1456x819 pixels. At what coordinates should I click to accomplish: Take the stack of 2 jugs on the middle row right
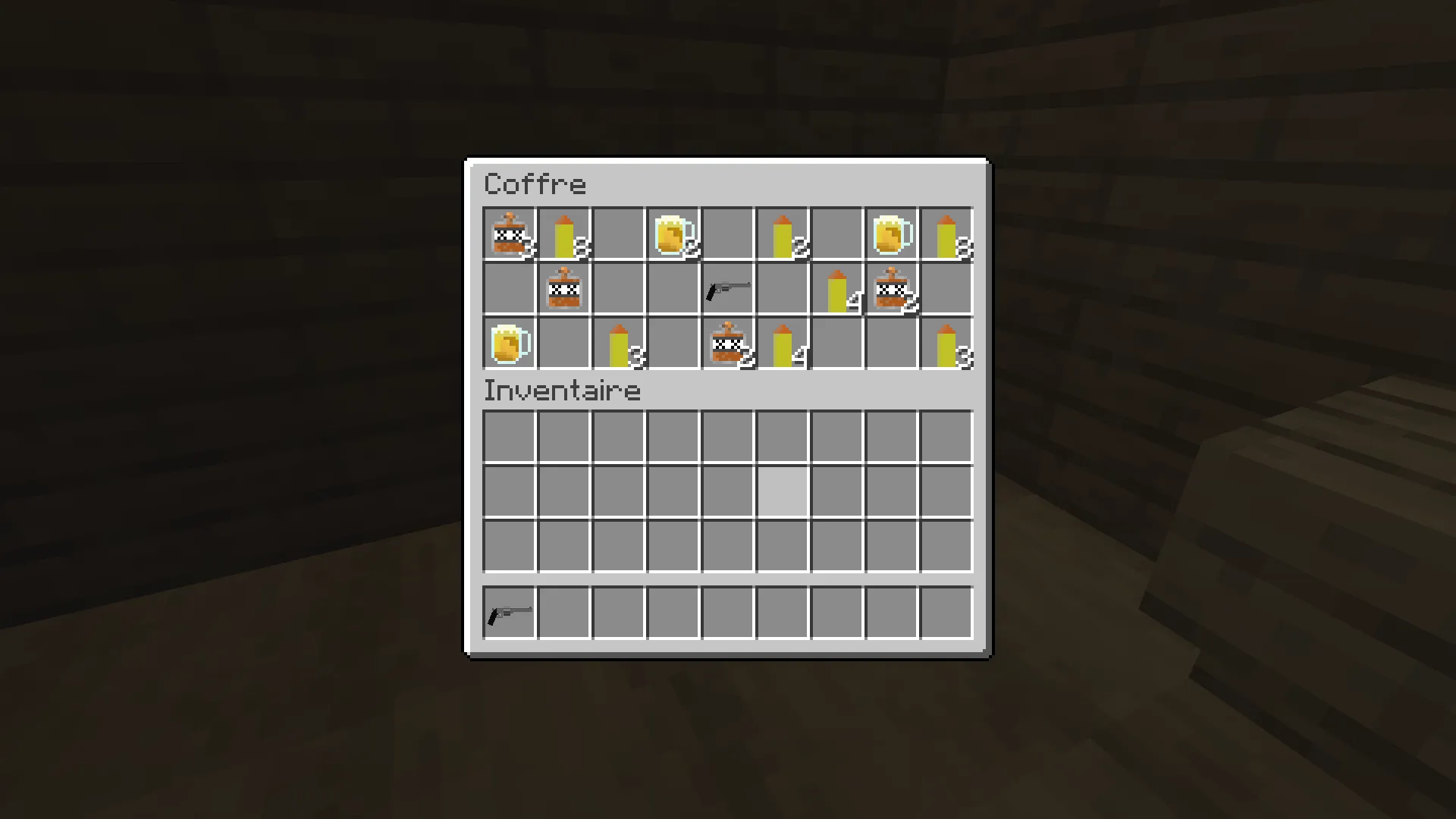point(890,290)
